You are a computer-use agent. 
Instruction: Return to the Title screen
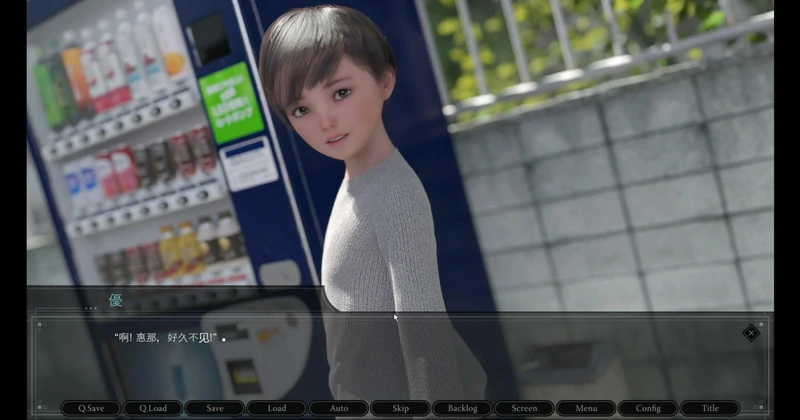(710, 408)
